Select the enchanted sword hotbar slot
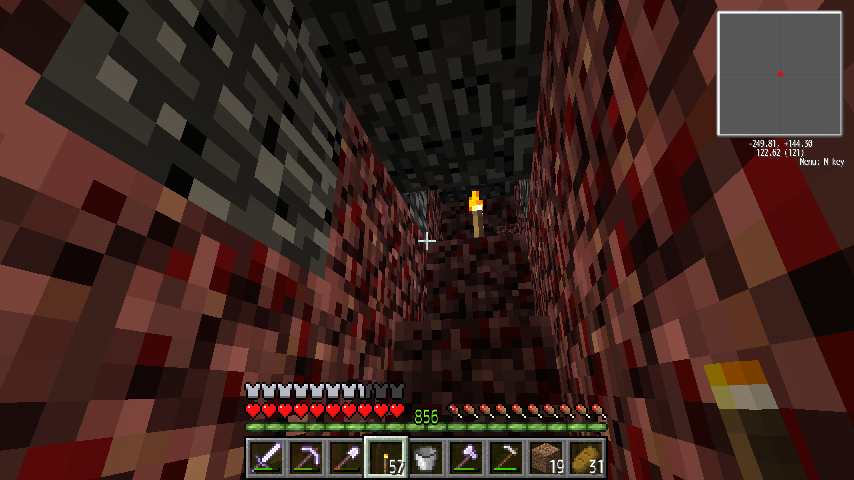 266,458
